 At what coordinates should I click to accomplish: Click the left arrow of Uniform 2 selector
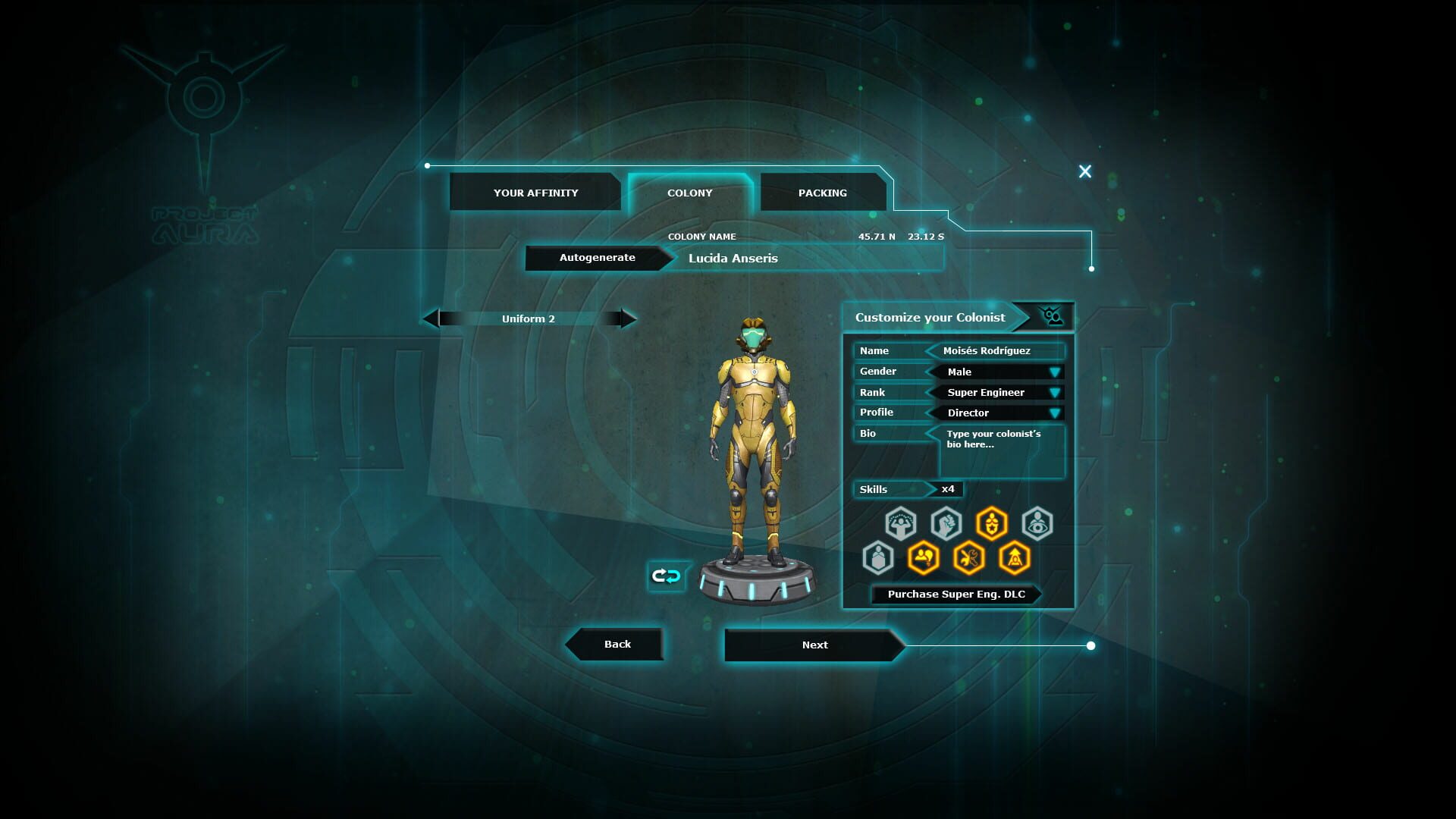click(x=432, y=318)
